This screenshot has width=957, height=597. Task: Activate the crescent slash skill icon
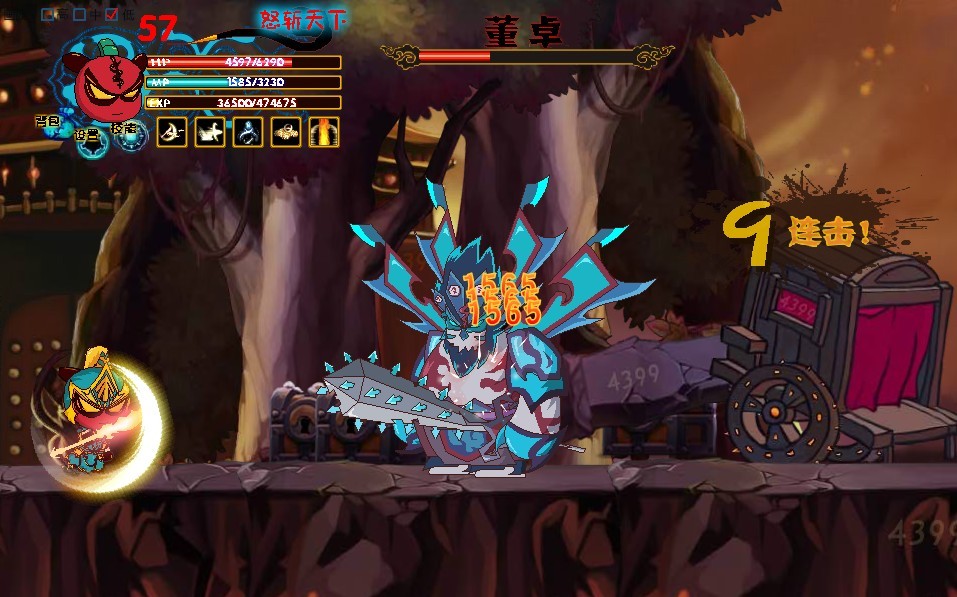coord(172,132)
